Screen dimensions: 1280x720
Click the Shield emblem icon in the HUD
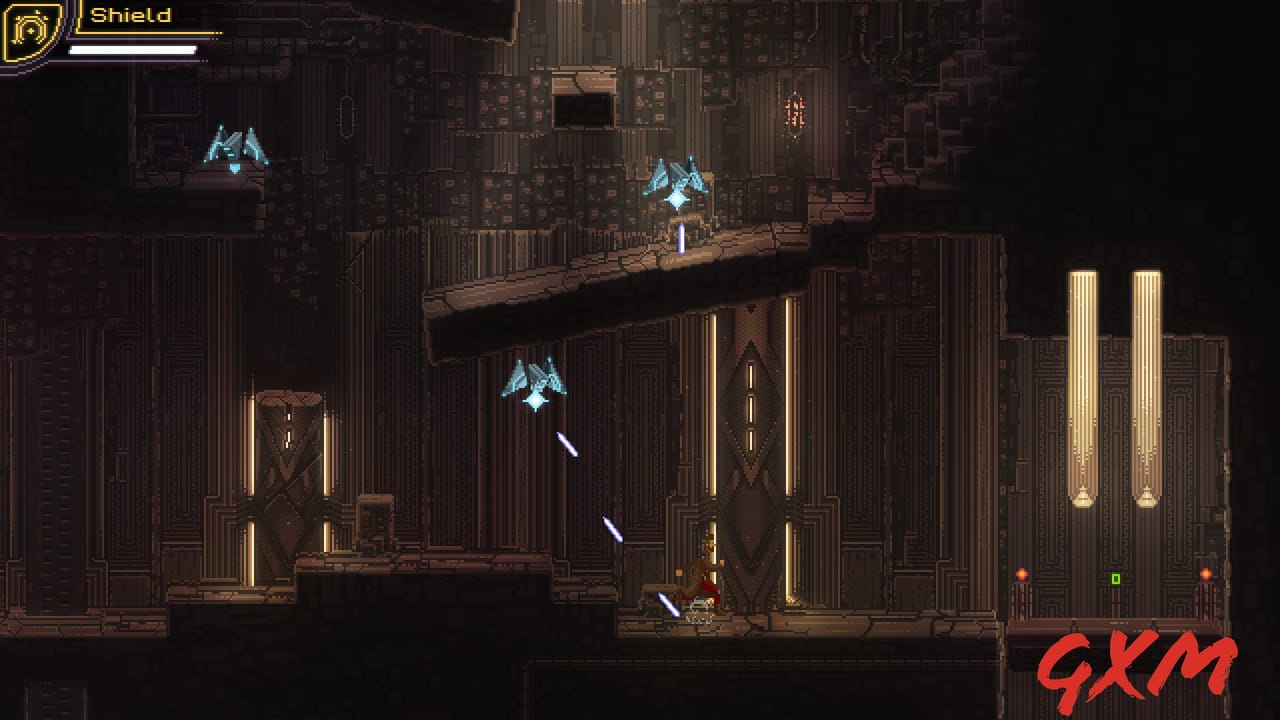(30, 30)
